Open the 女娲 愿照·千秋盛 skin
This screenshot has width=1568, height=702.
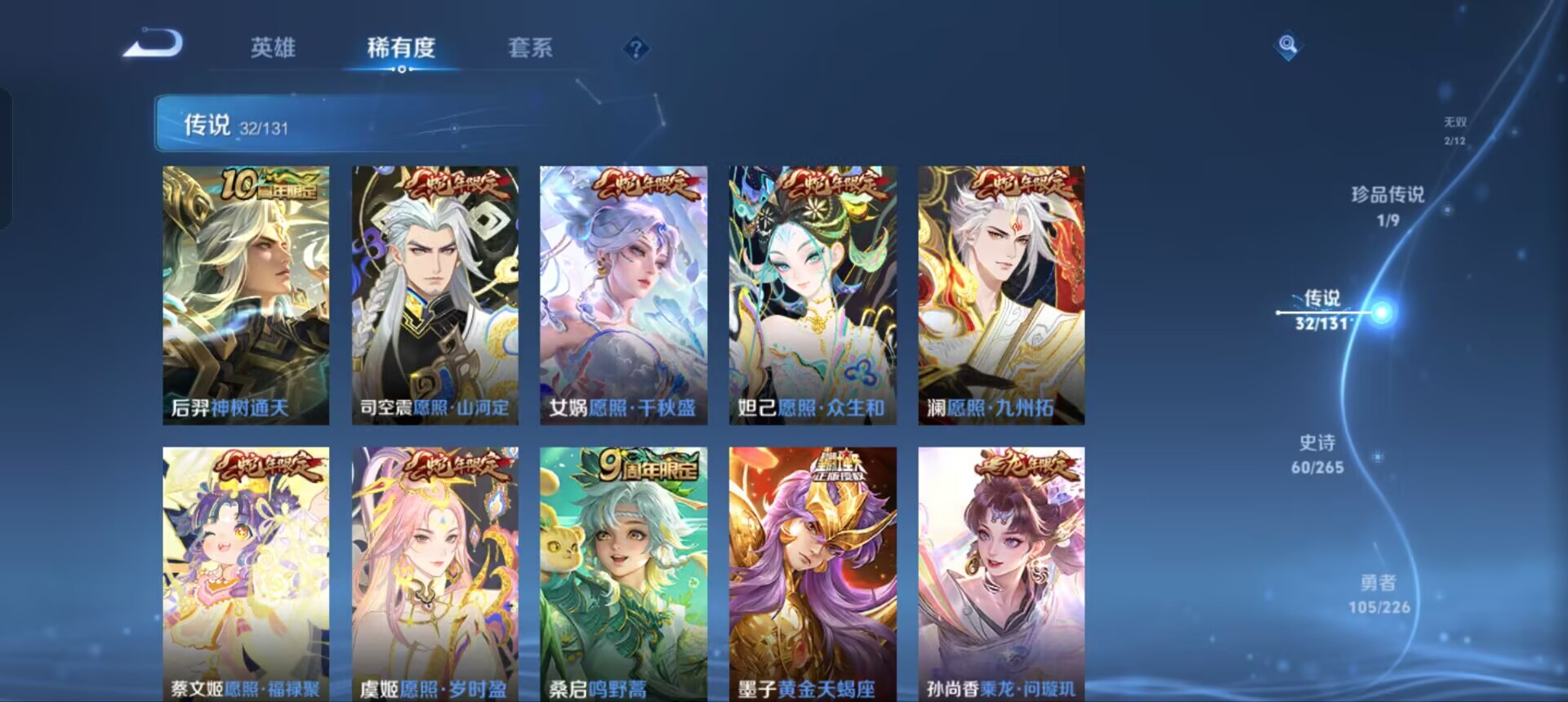(x=623, y=294)
